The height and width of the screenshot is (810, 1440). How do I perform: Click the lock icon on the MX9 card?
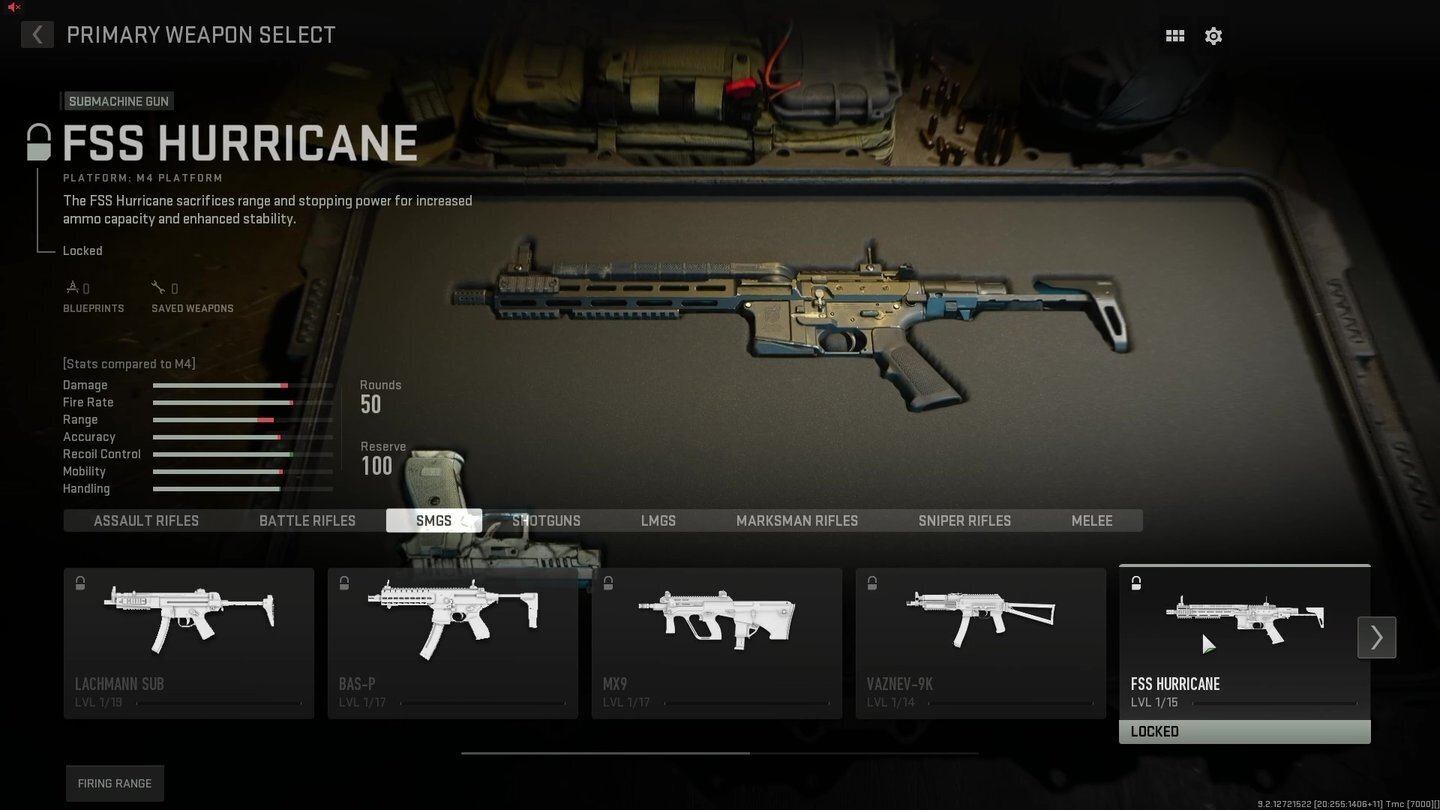tap(608, 583)
